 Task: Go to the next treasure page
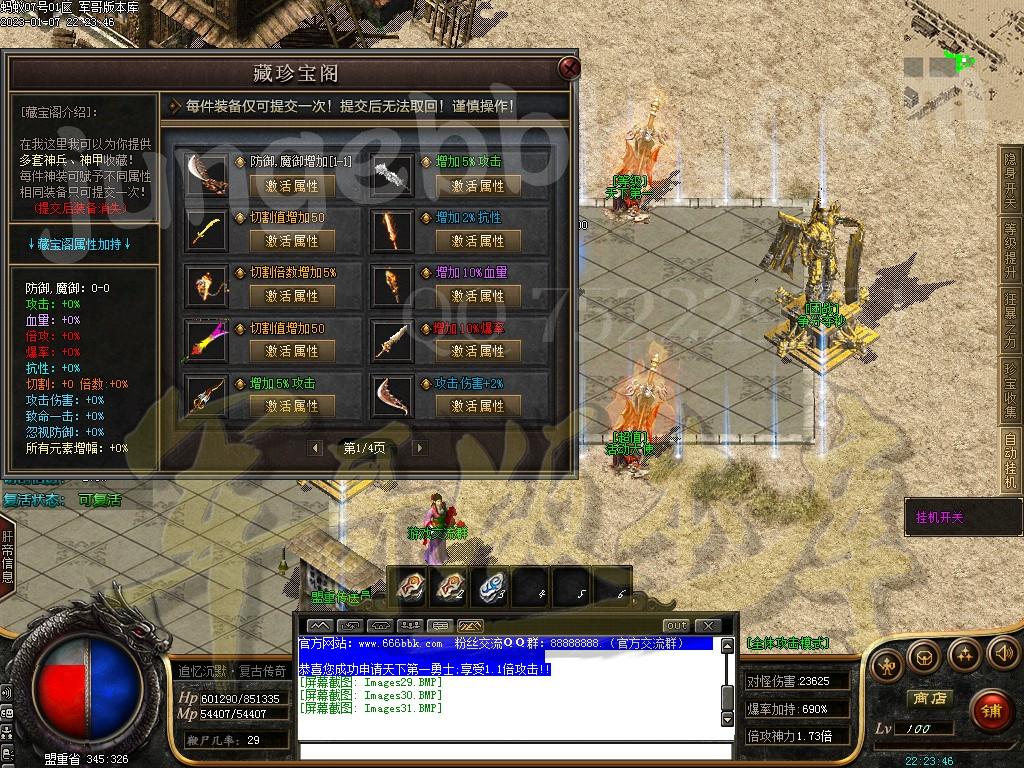(419, 448)
